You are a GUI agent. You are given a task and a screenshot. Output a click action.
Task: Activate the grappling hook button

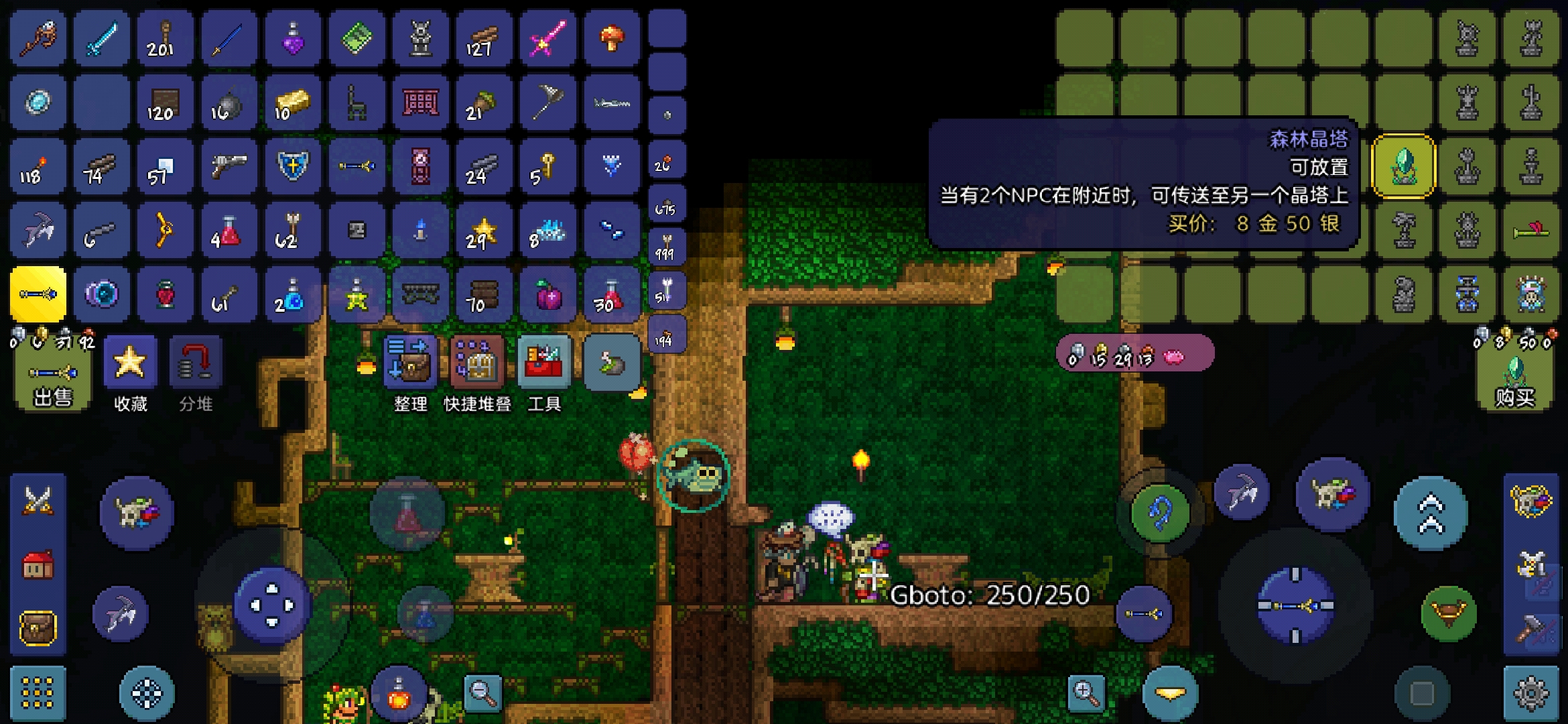point(1161,513)
